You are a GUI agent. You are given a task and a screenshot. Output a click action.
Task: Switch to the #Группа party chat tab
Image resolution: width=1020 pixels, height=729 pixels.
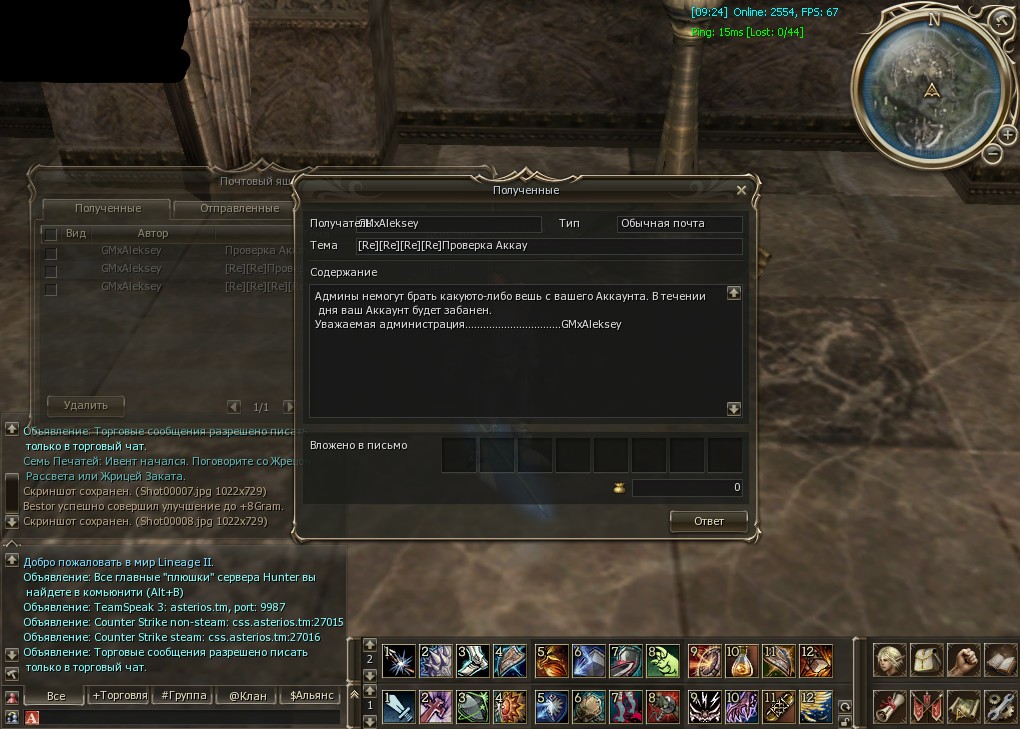(x=183, y=695)
